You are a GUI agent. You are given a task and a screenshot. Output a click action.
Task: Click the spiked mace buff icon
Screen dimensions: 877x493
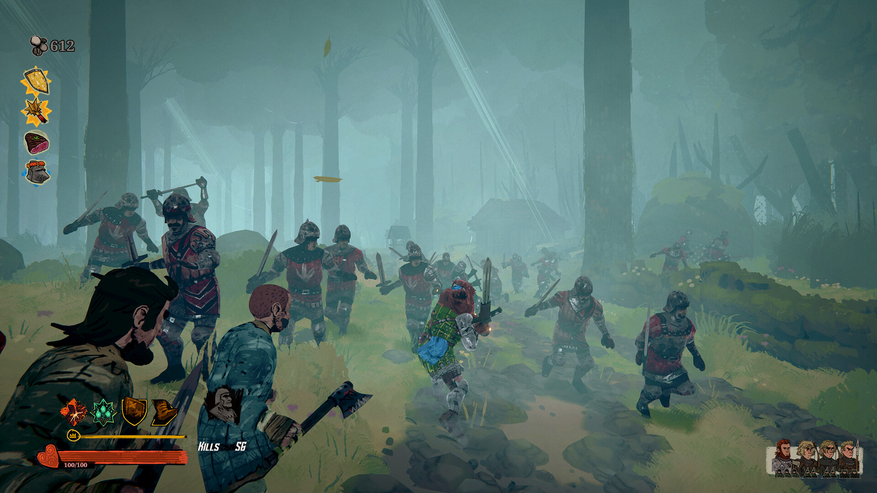click(x=37, y=111)
